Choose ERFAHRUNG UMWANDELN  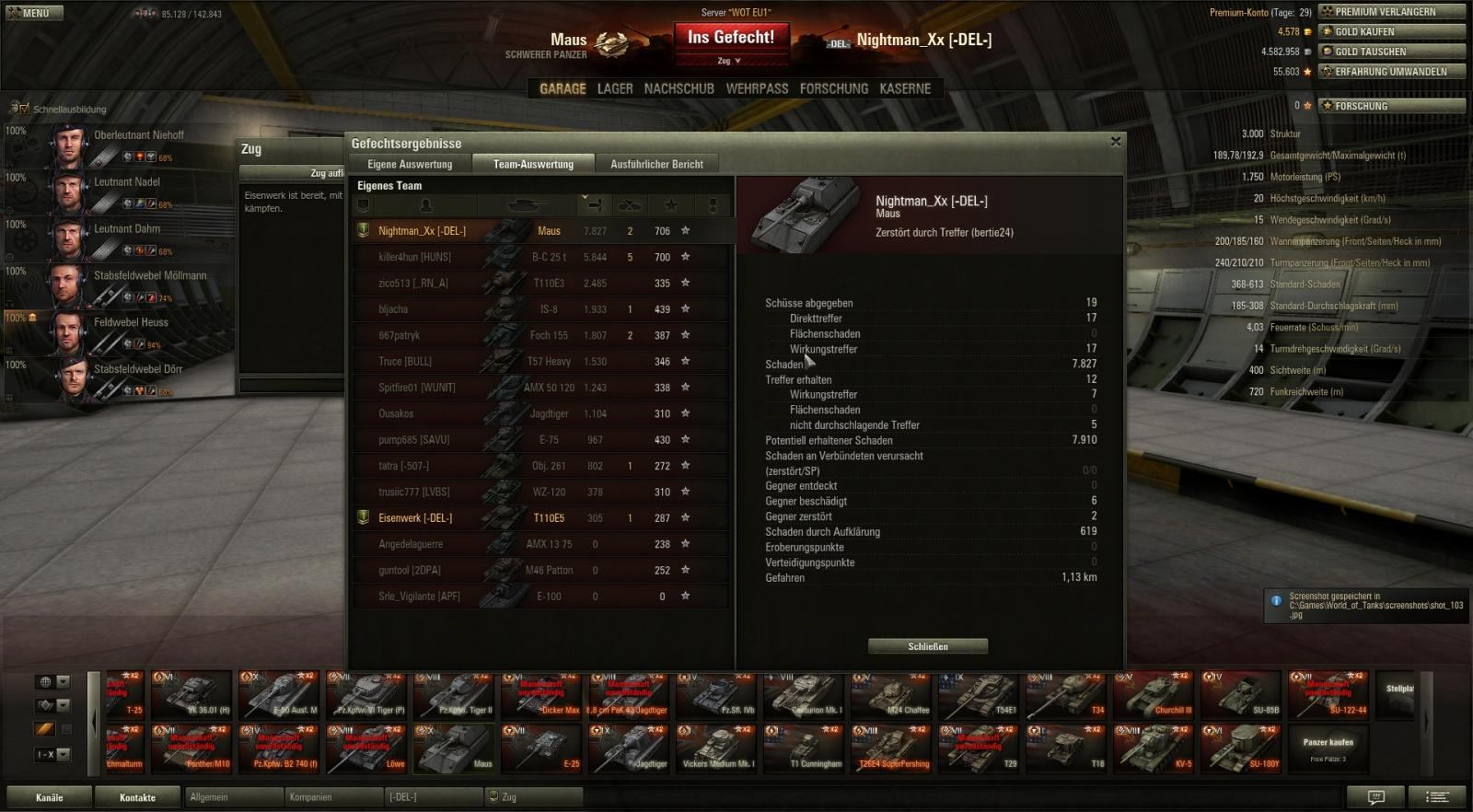click(x=1391, y=71)
